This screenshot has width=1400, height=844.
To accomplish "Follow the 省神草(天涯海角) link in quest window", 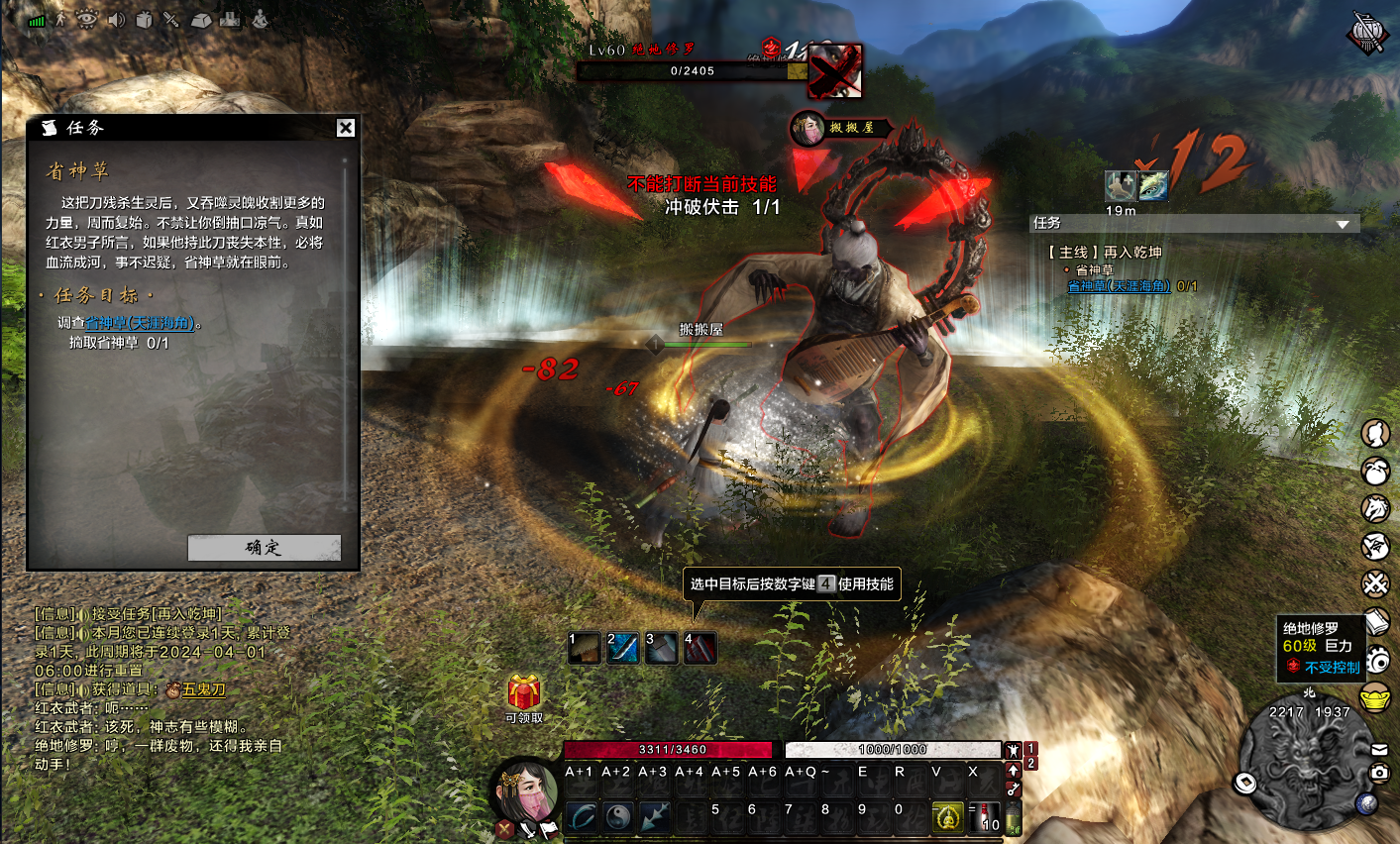I will pyautogui.click(x=140, y=323).
